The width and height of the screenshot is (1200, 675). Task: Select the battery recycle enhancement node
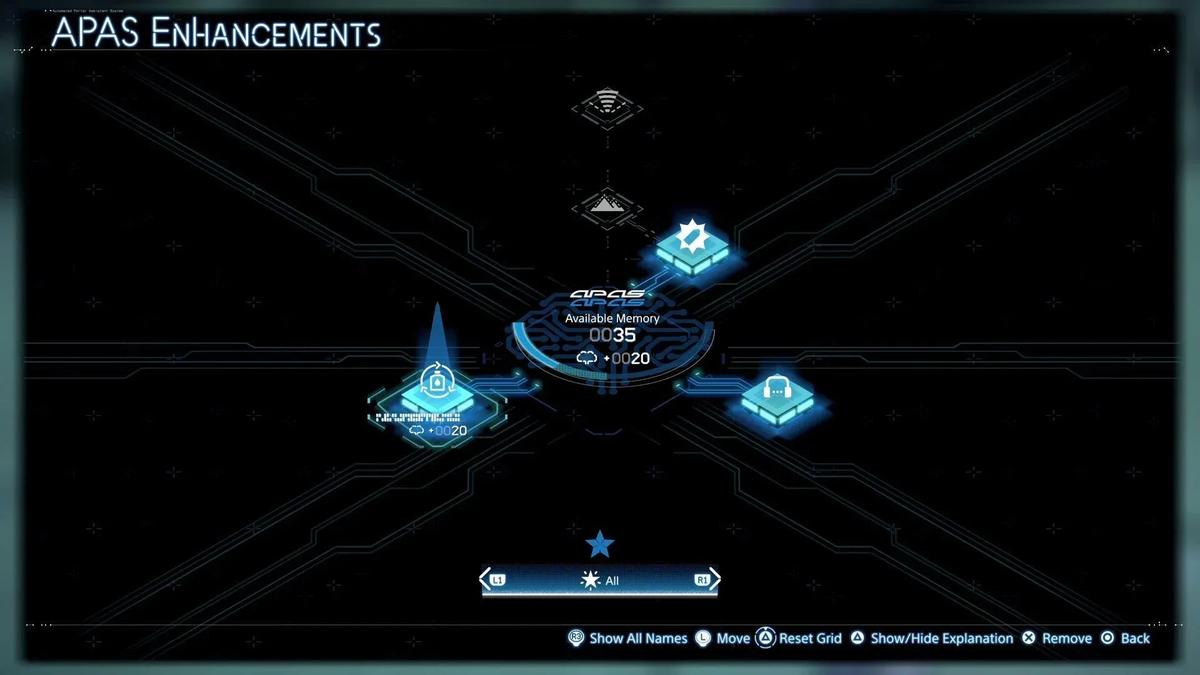point(436,392)
